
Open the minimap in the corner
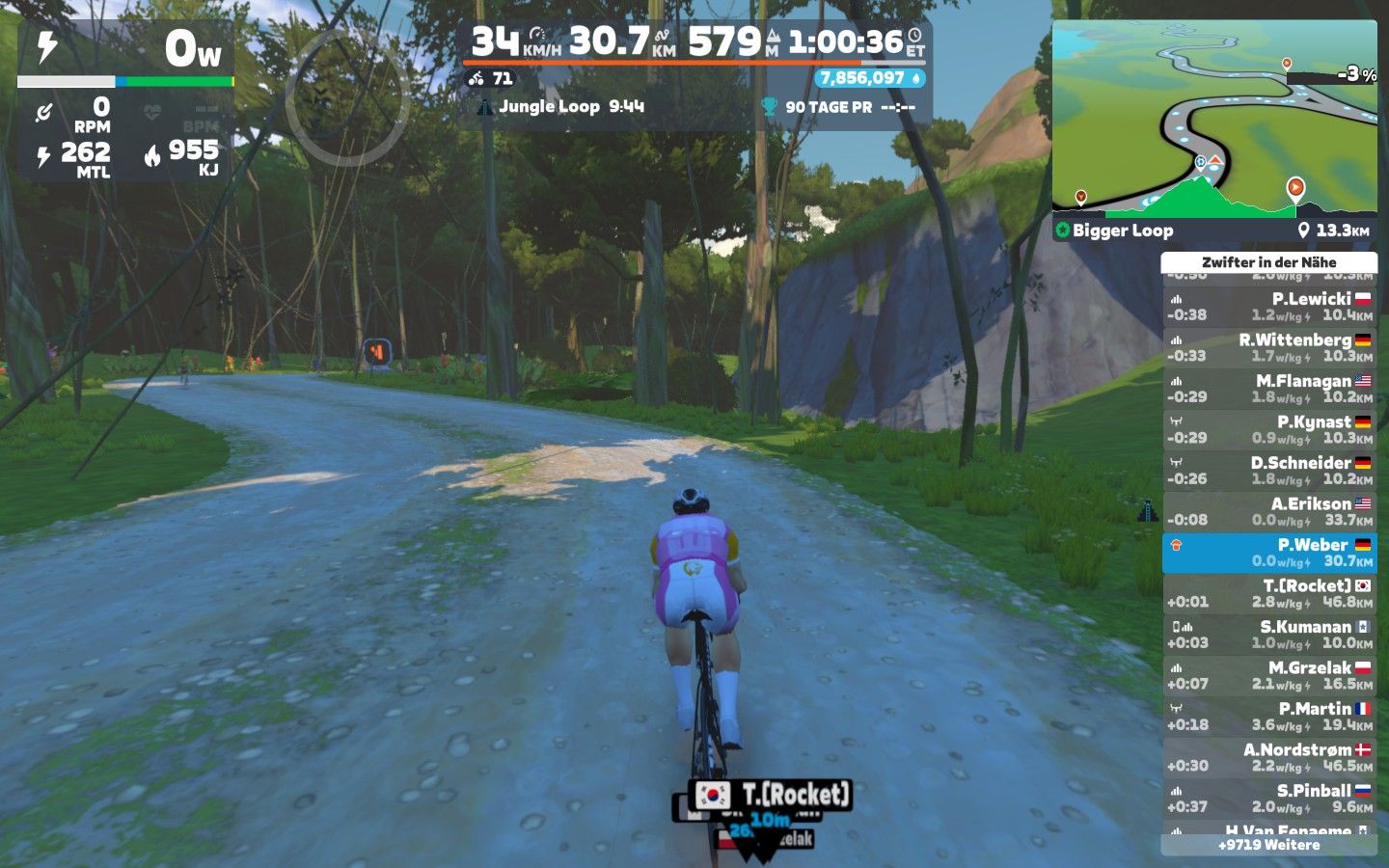click(1214, 116)
